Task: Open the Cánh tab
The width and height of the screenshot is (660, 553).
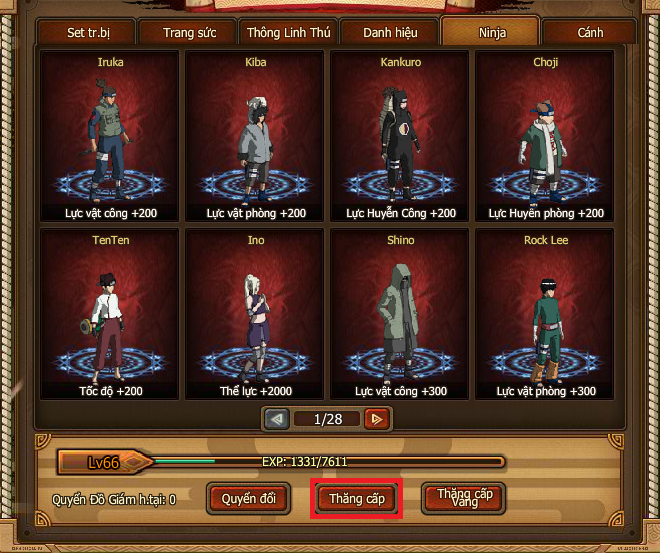Action: pyautogui.click(x=590, y=33)
